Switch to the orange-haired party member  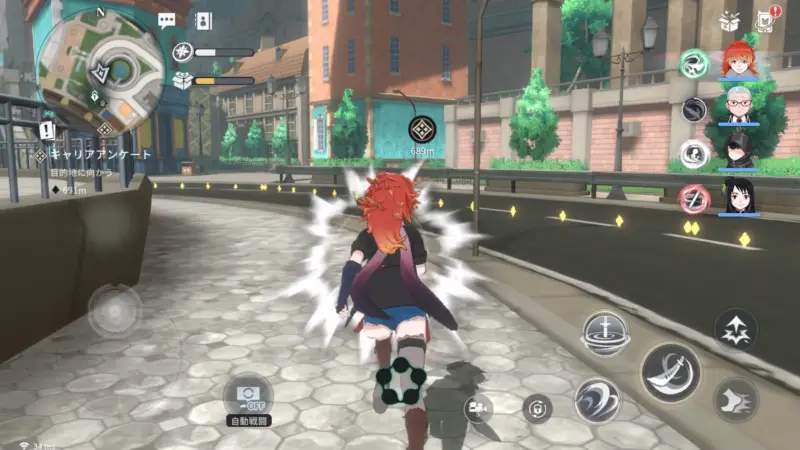740,61
